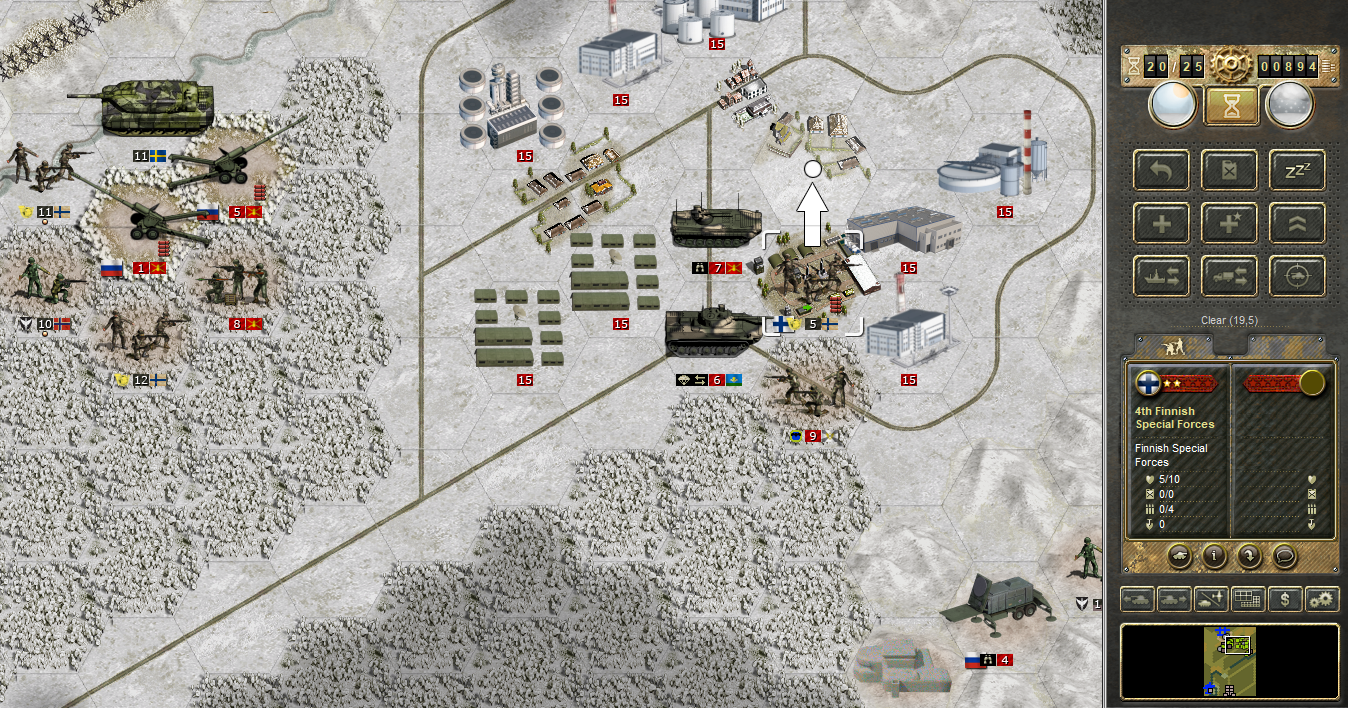End the turn with the hourglass button

pyautogui.click(x=1231, y=104)
